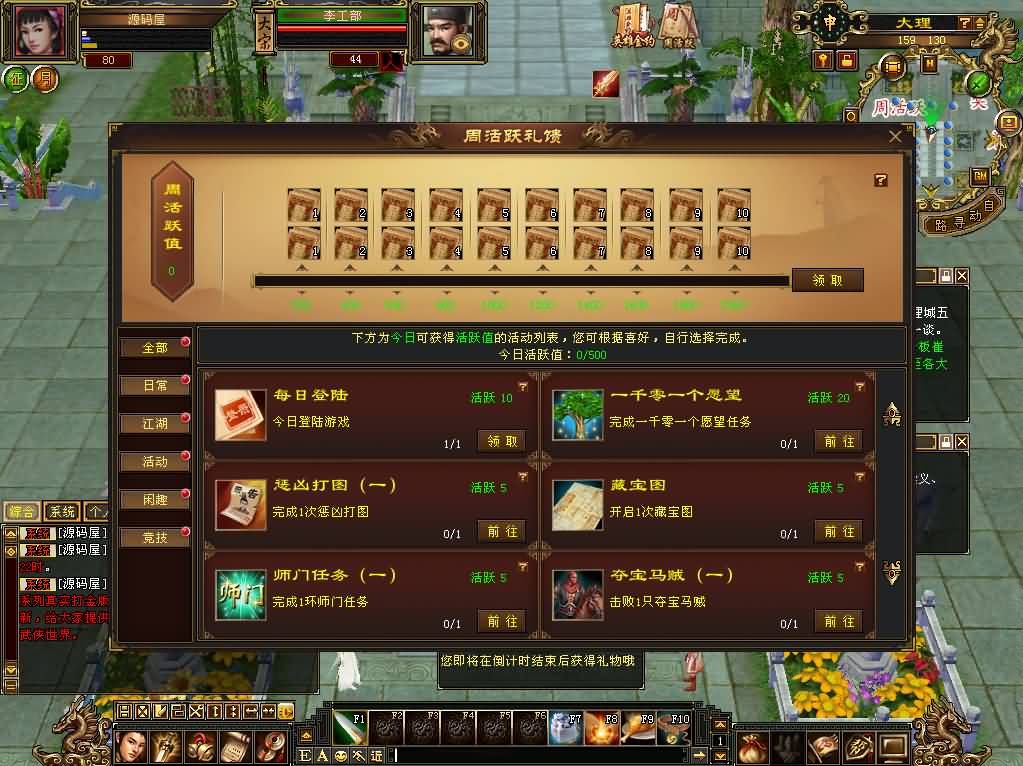Open the help icon in weekly activity panel

tap(881, 180)
